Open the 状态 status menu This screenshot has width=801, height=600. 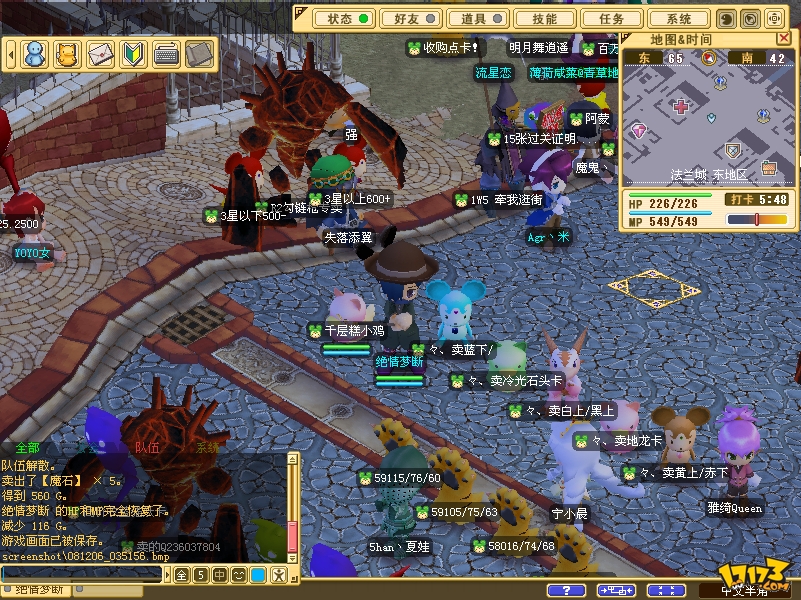click(x=340, y=18)
